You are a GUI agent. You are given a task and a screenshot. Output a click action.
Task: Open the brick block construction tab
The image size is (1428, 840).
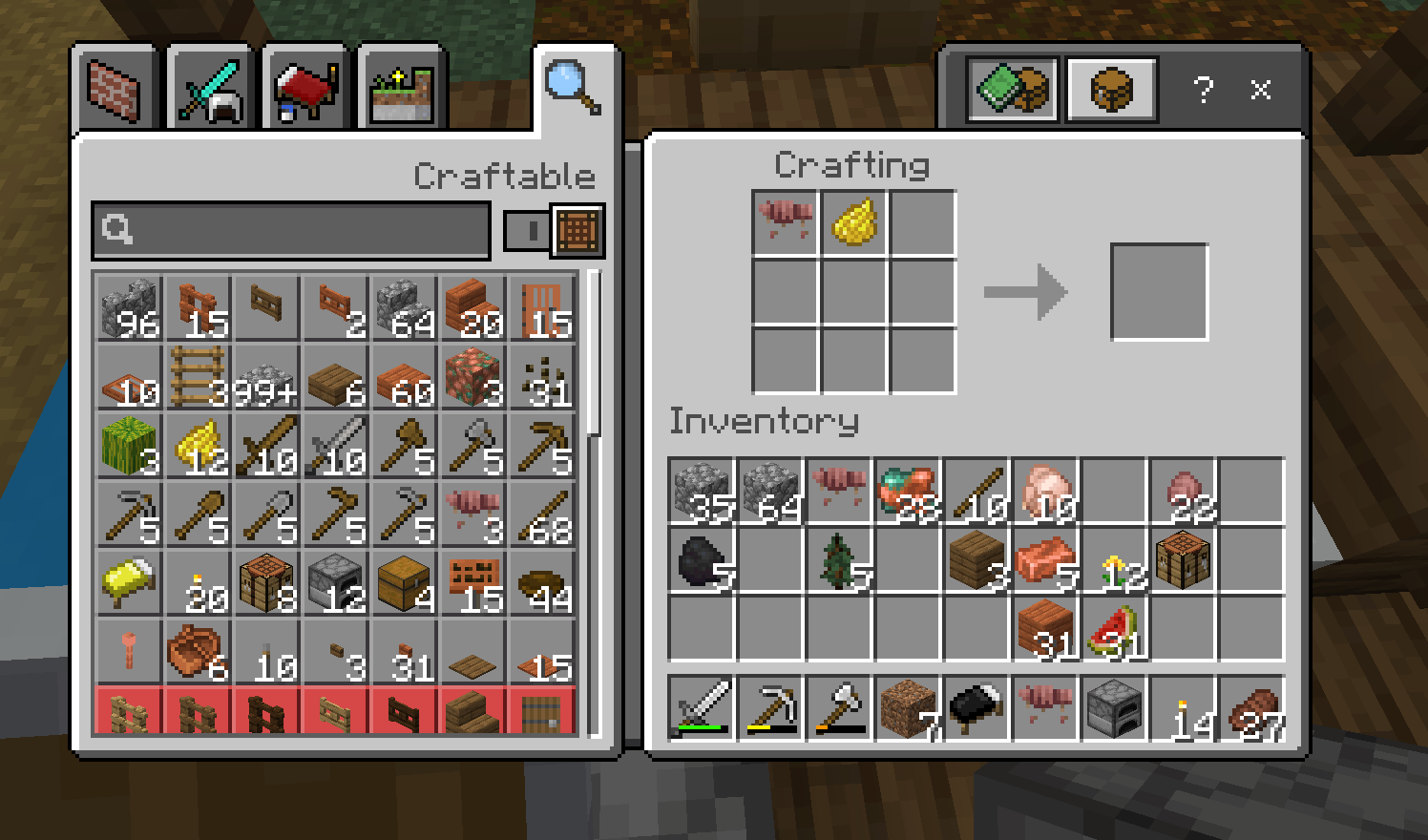(115, 90)
